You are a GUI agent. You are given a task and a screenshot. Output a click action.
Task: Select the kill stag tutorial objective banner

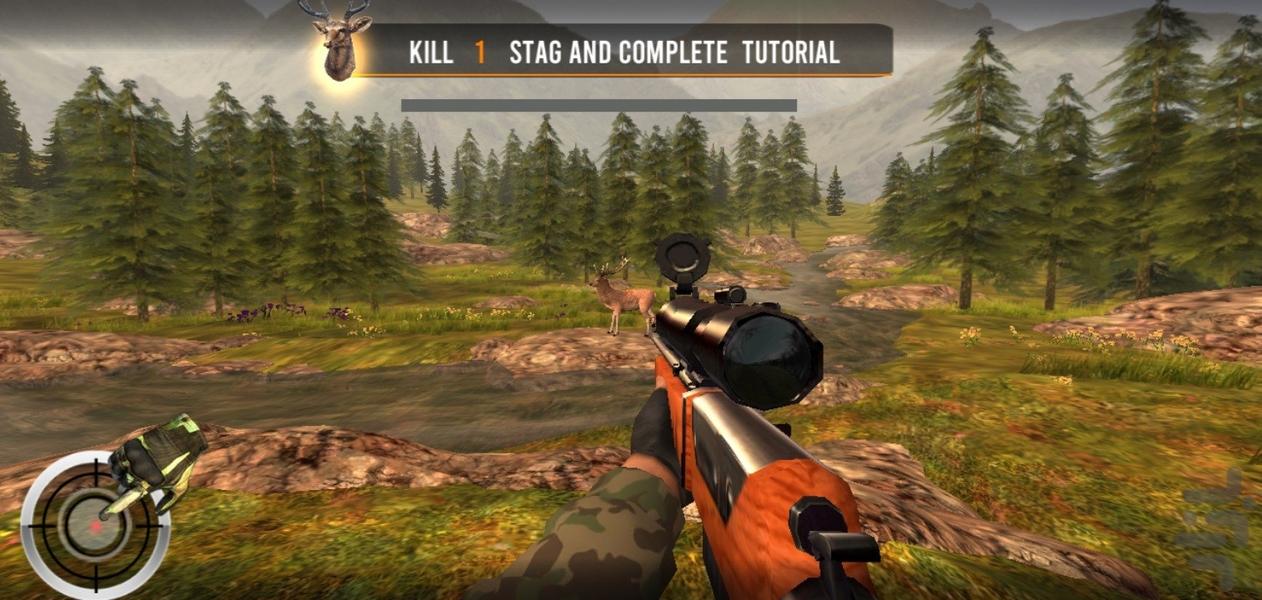tap(624, 52)
